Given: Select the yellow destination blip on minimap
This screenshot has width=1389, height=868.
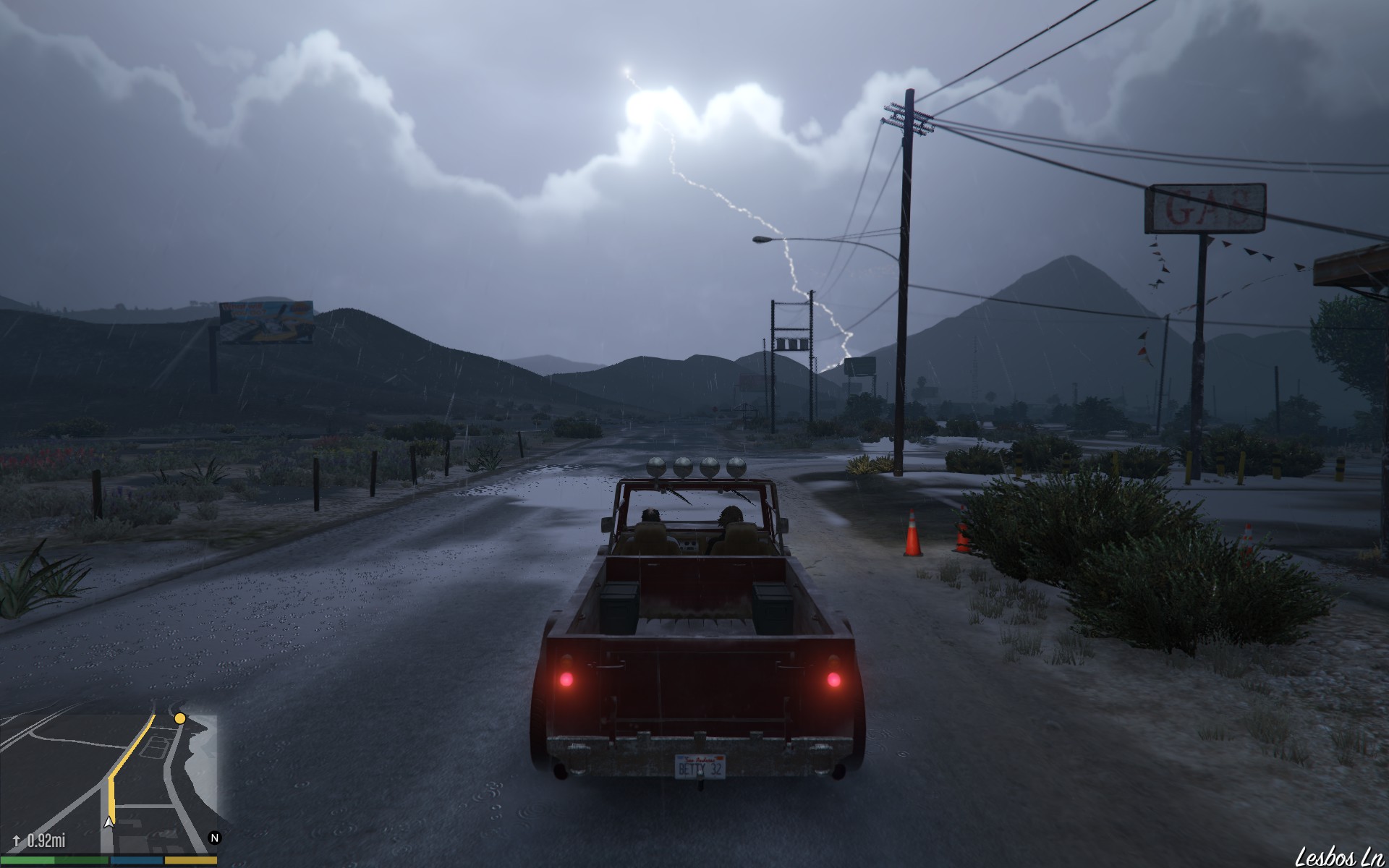Looking at the screenshot, I should pos(180,718).
